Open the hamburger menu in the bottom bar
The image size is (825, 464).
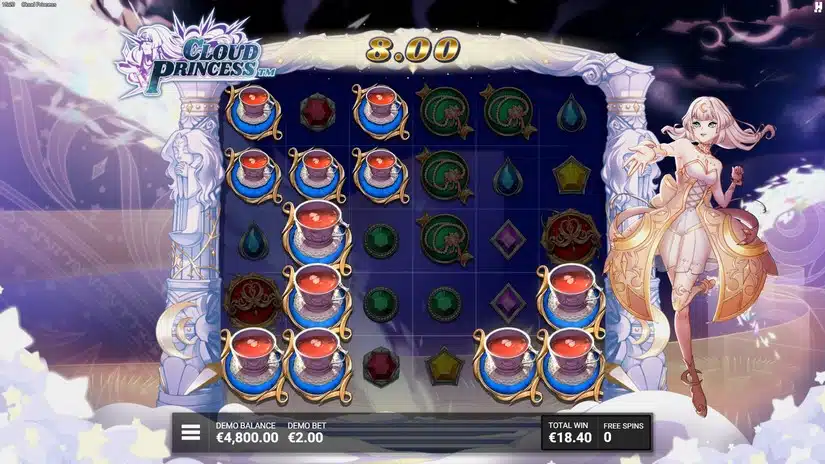[190, 433]
